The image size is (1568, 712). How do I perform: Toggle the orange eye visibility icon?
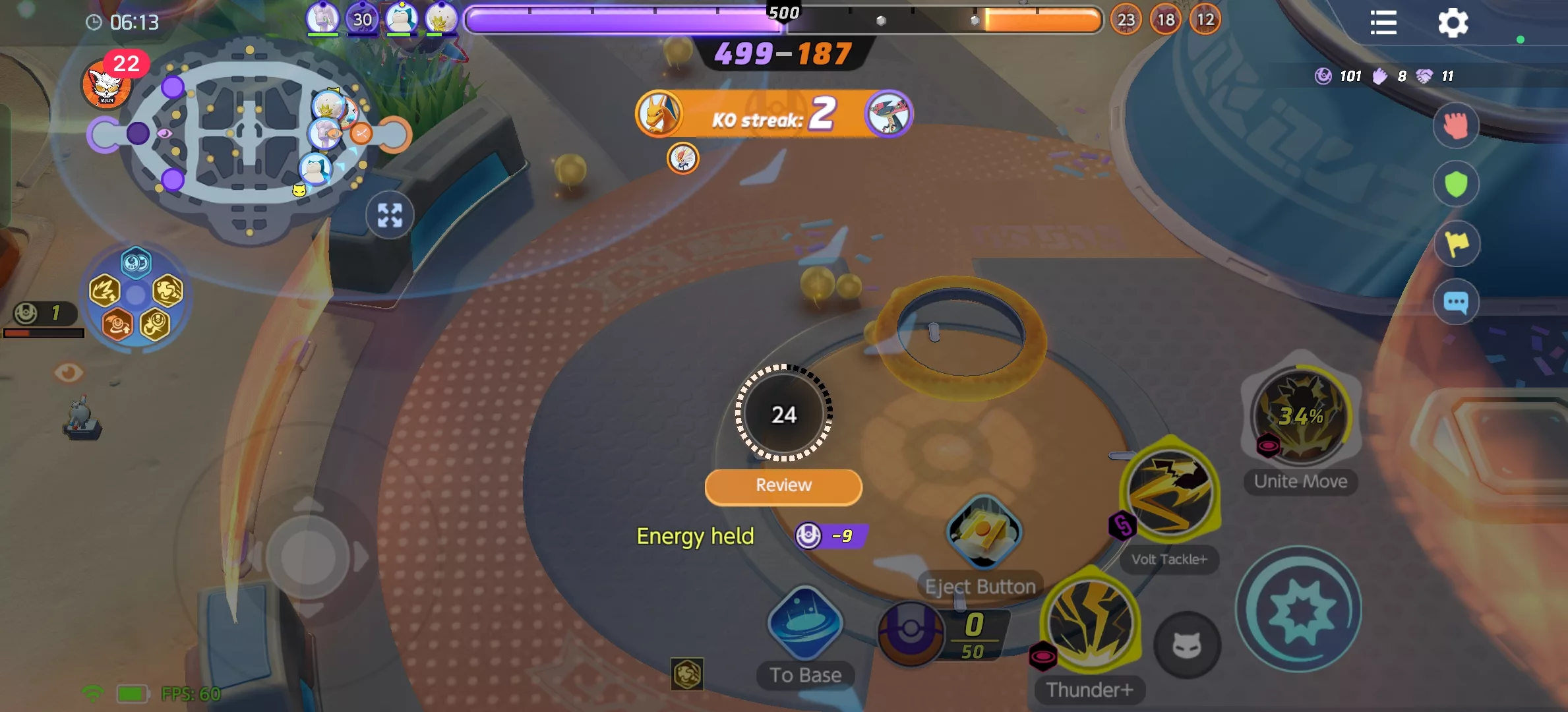68,373
